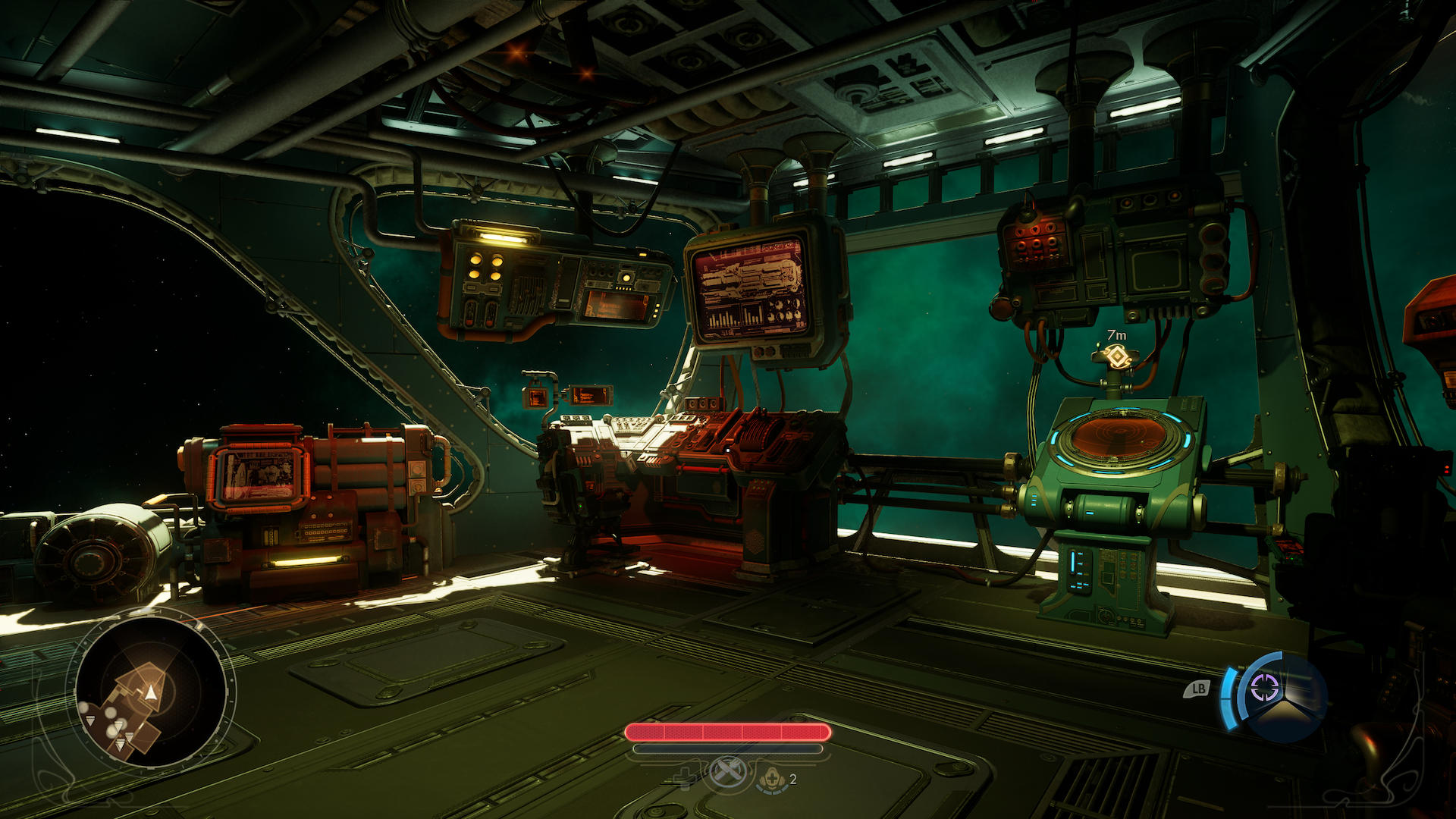Activate the purple crosshair ability
Screen dimensions: 1456x819
click(1264, 689)
